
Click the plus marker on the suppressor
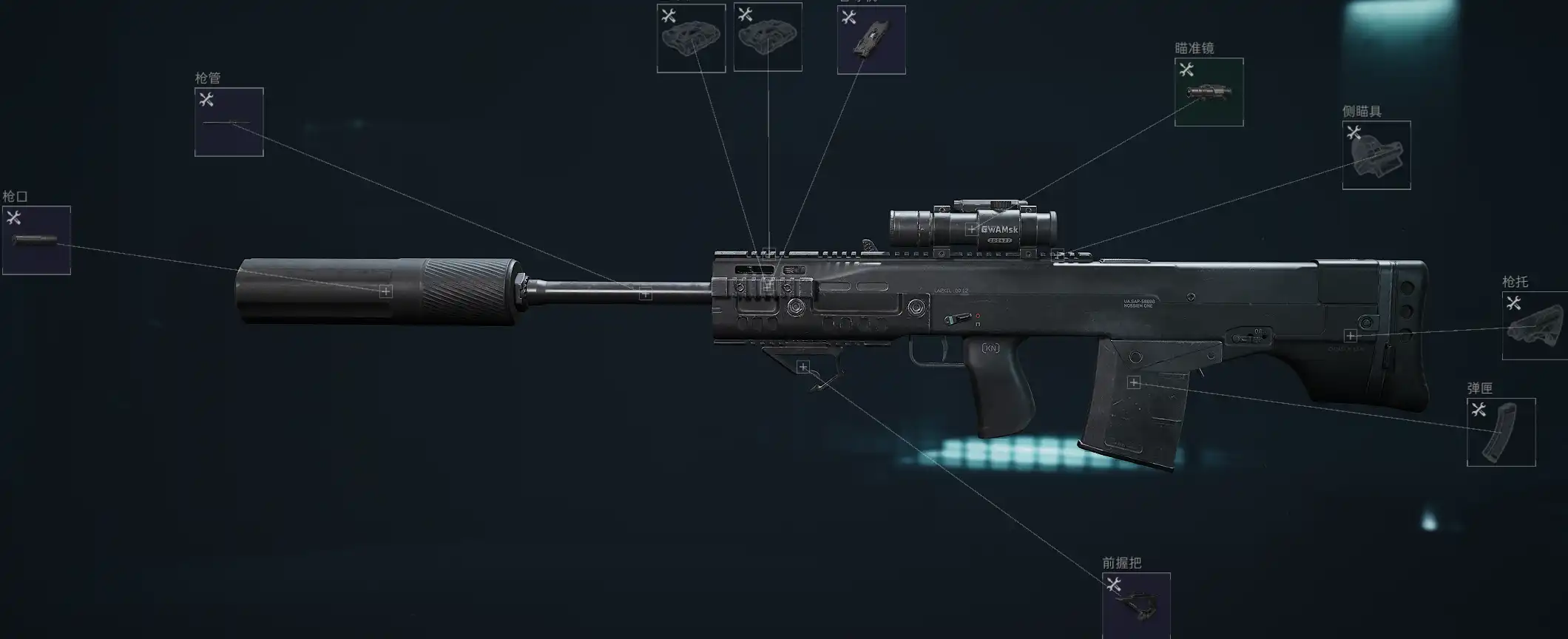click(385, 291)
